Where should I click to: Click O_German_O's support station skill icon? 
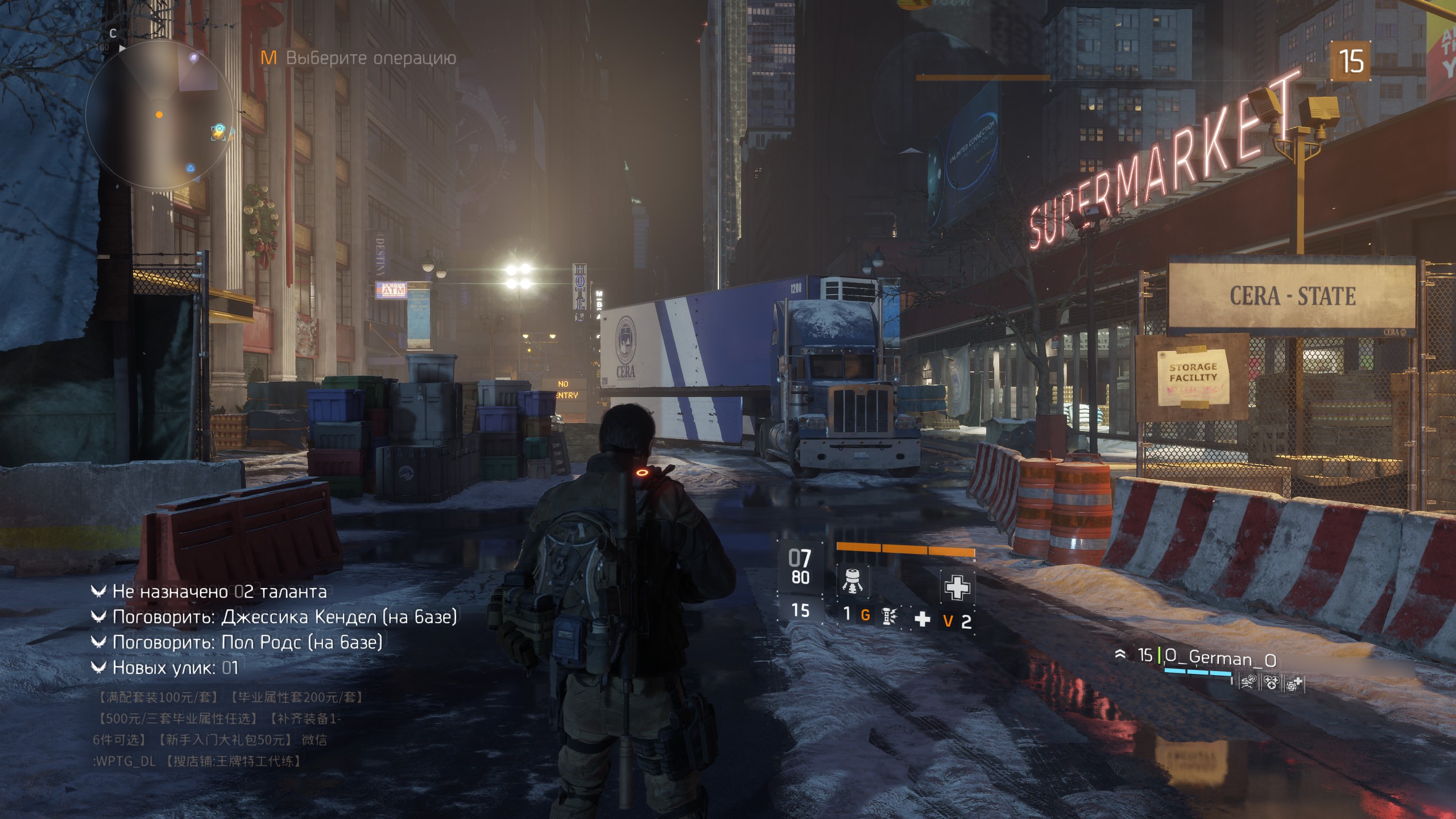pos(1293,683)
